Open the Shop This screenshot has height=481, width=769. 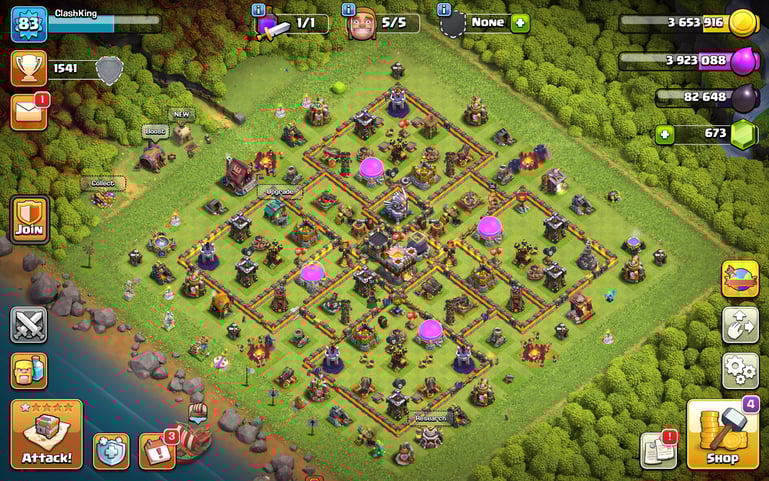[x=722, y=434]
